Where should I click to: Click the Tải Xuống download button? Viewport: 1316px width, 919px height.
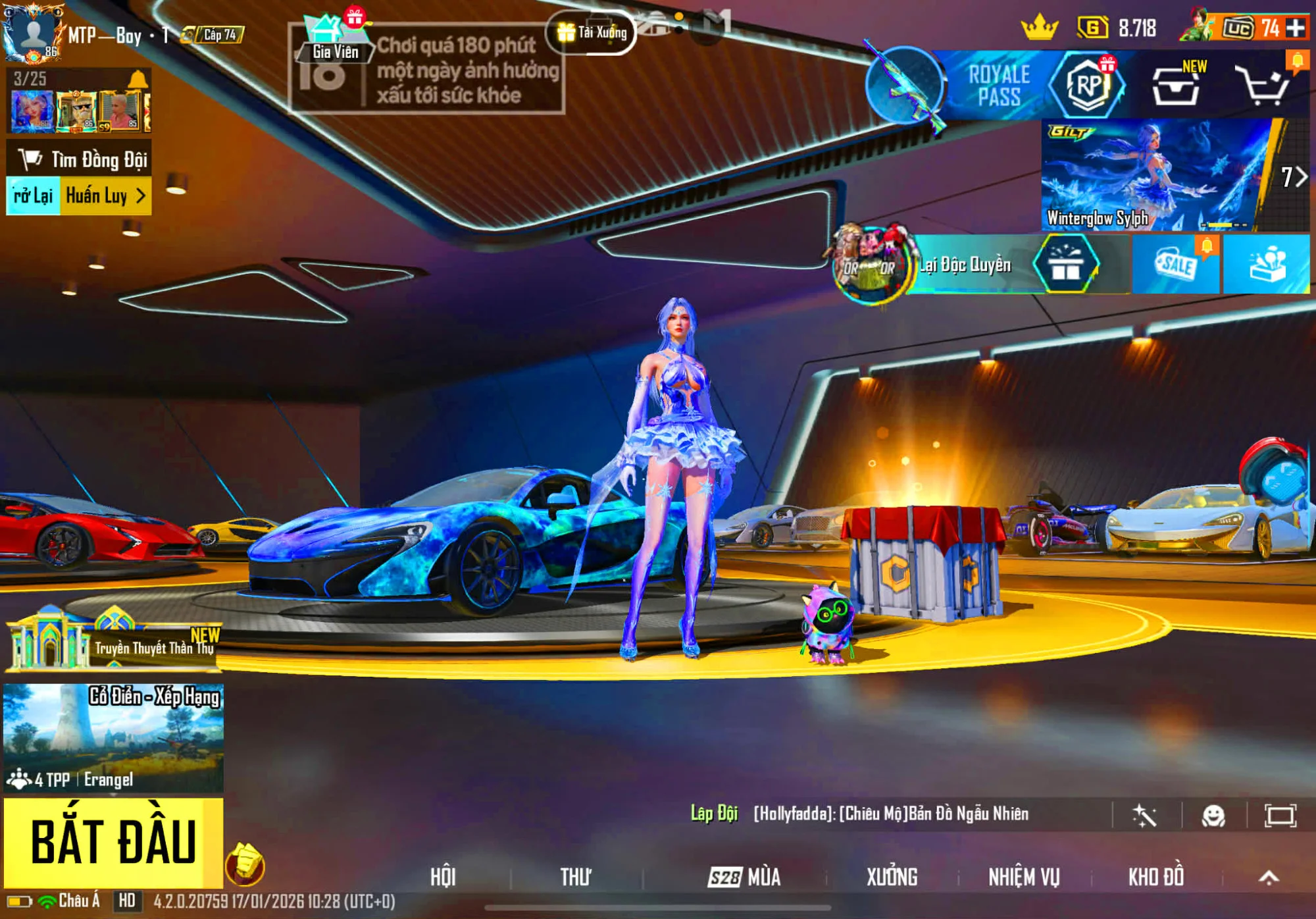coord(592,32)
